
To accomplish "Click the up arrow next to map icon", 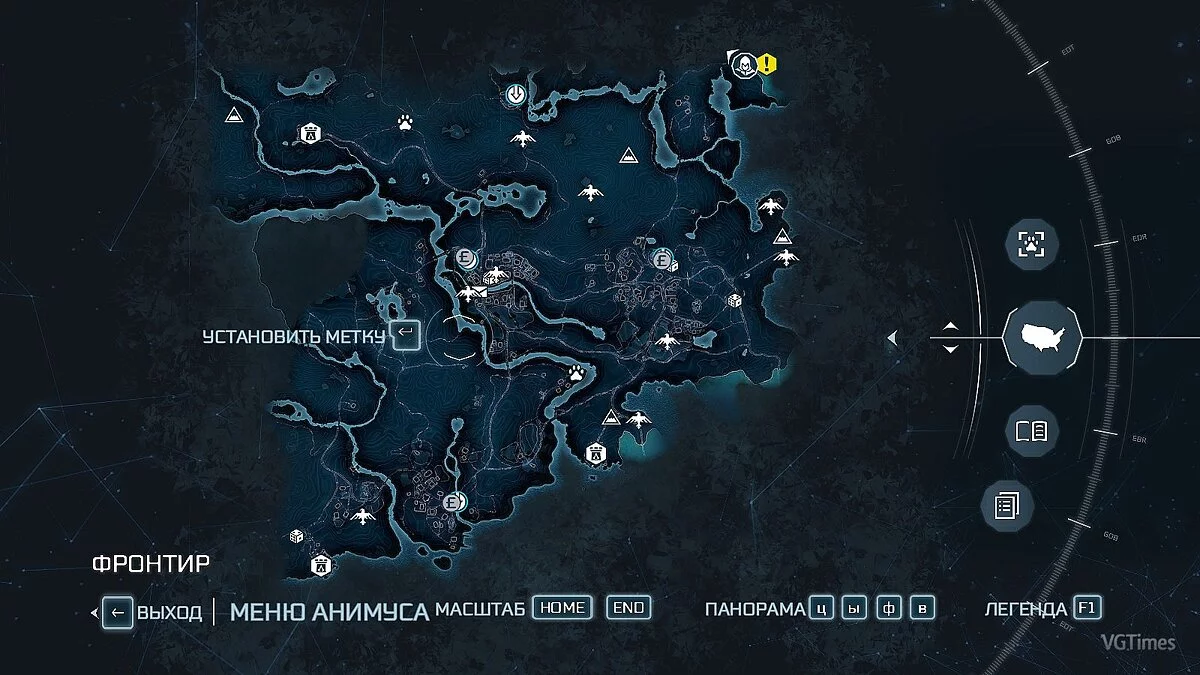I will coord(950,327).
